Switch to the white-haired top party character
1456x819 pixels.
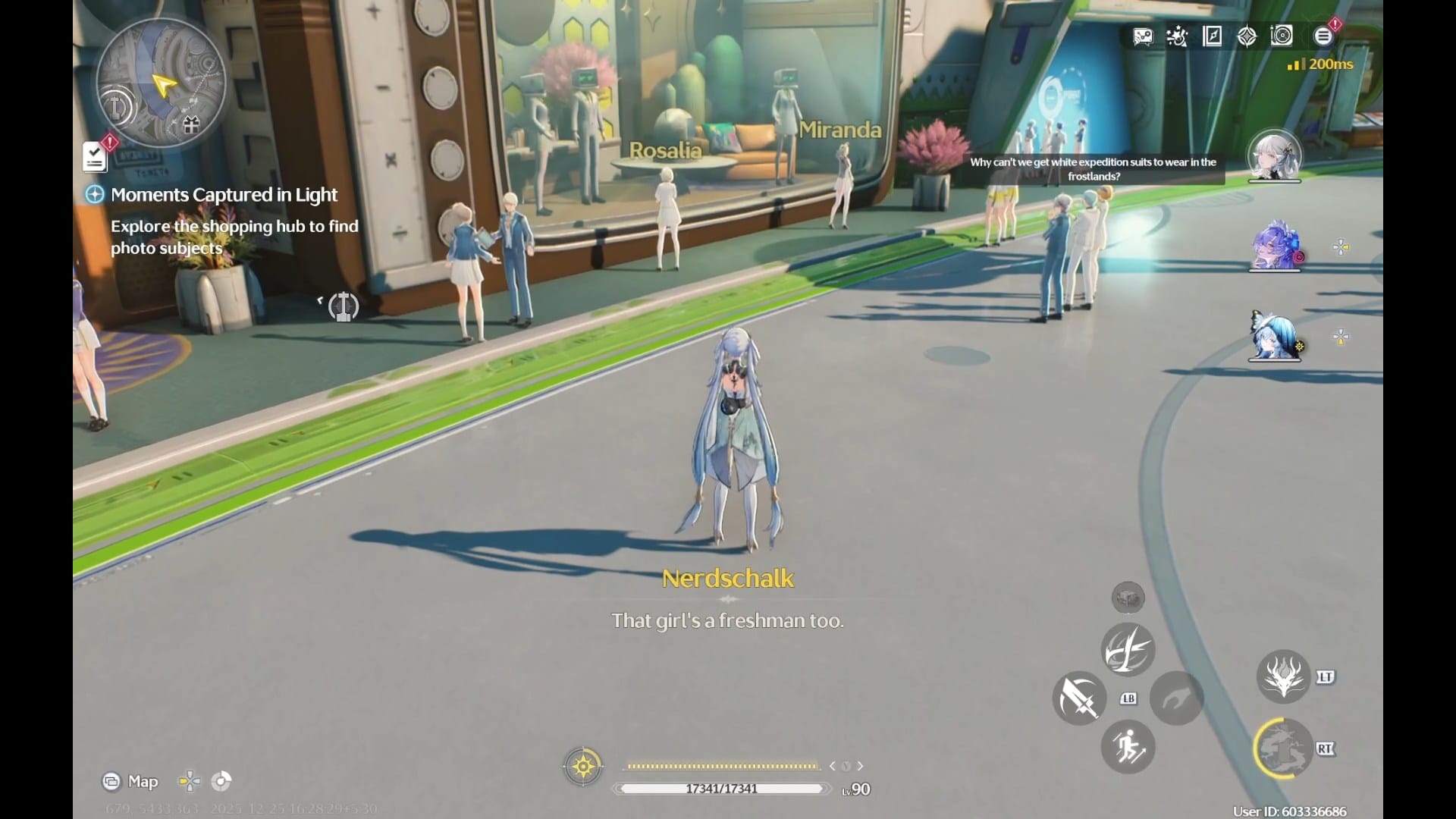(1274, 157)
